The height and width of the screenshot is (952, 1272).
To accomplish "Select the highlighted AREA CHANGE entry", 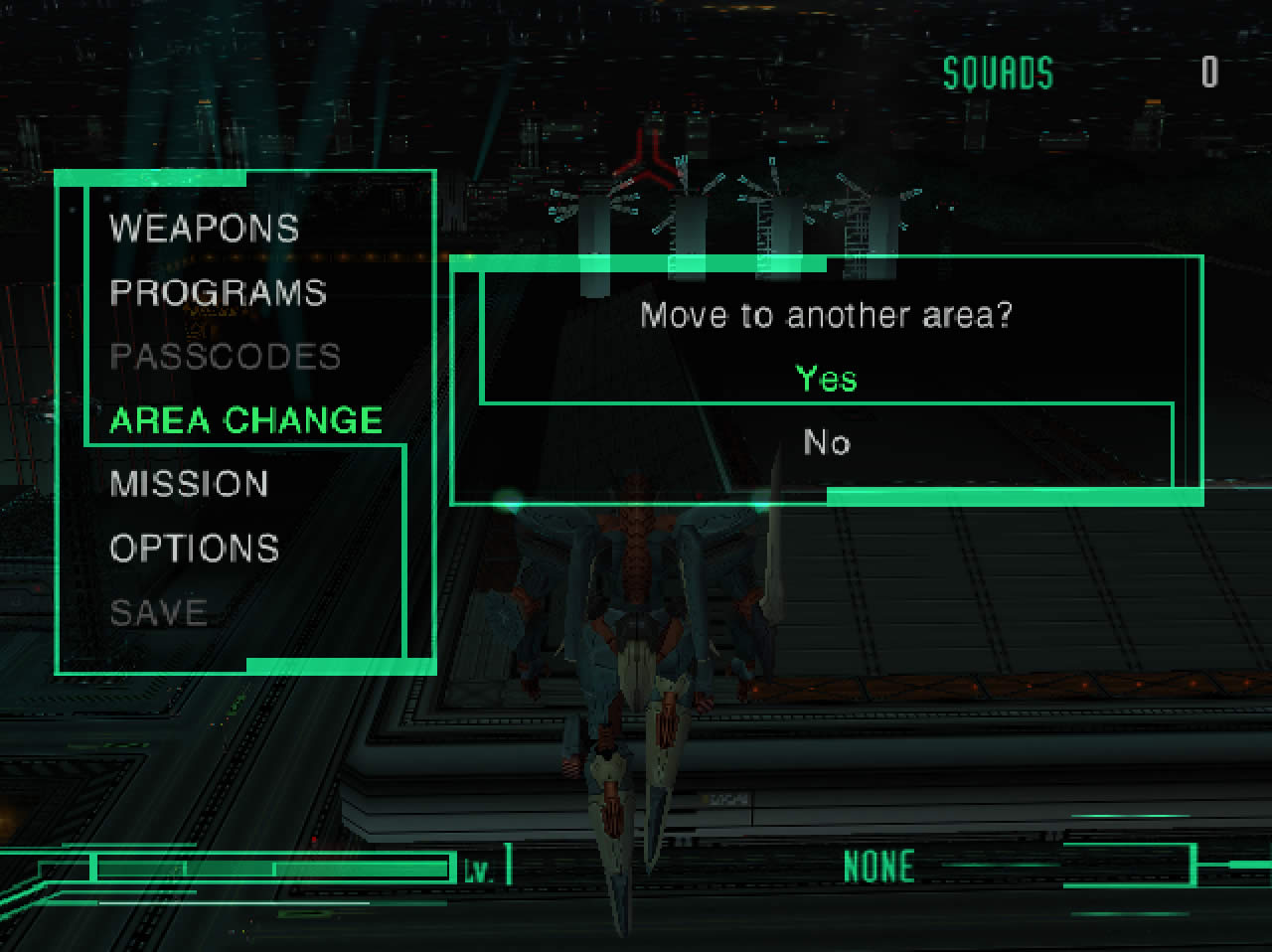I will point(245,420).
